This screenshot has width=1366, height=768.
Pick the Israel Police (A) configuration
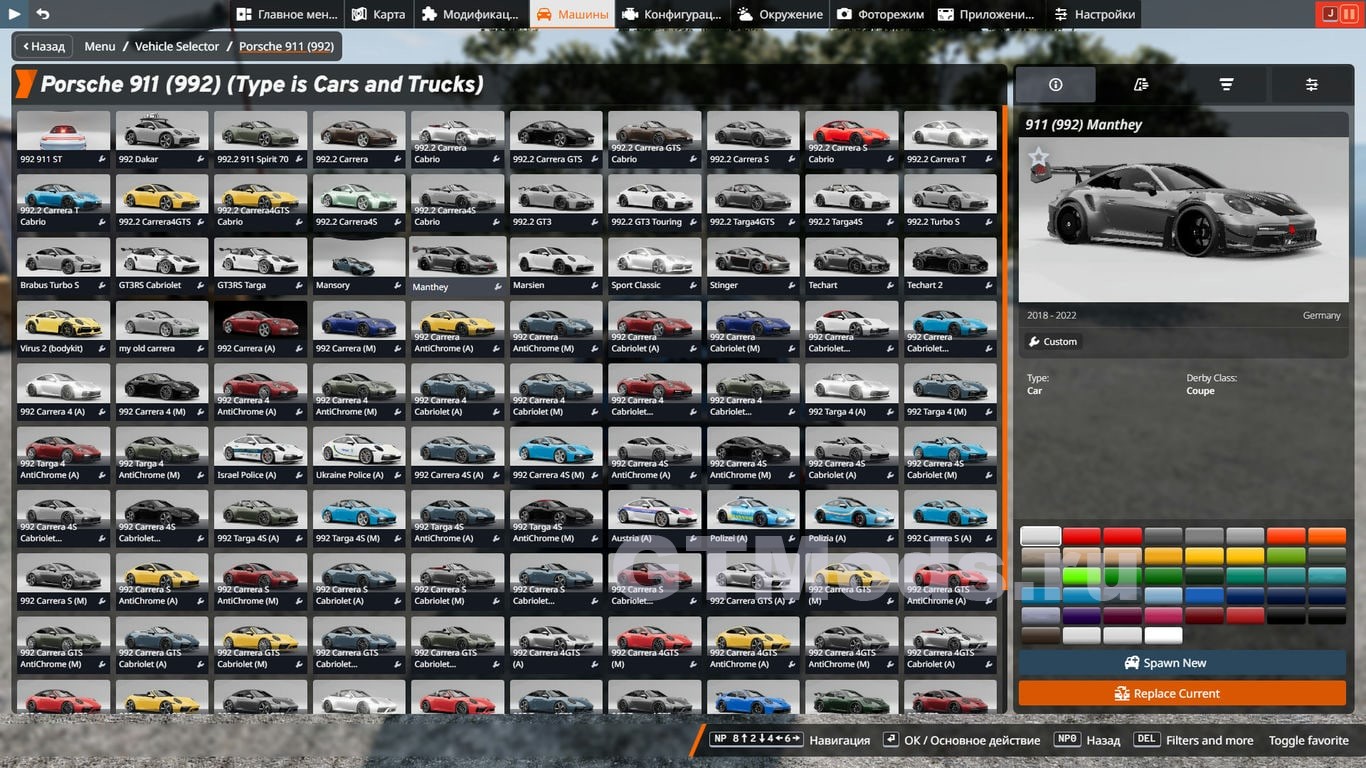point(260,454)
